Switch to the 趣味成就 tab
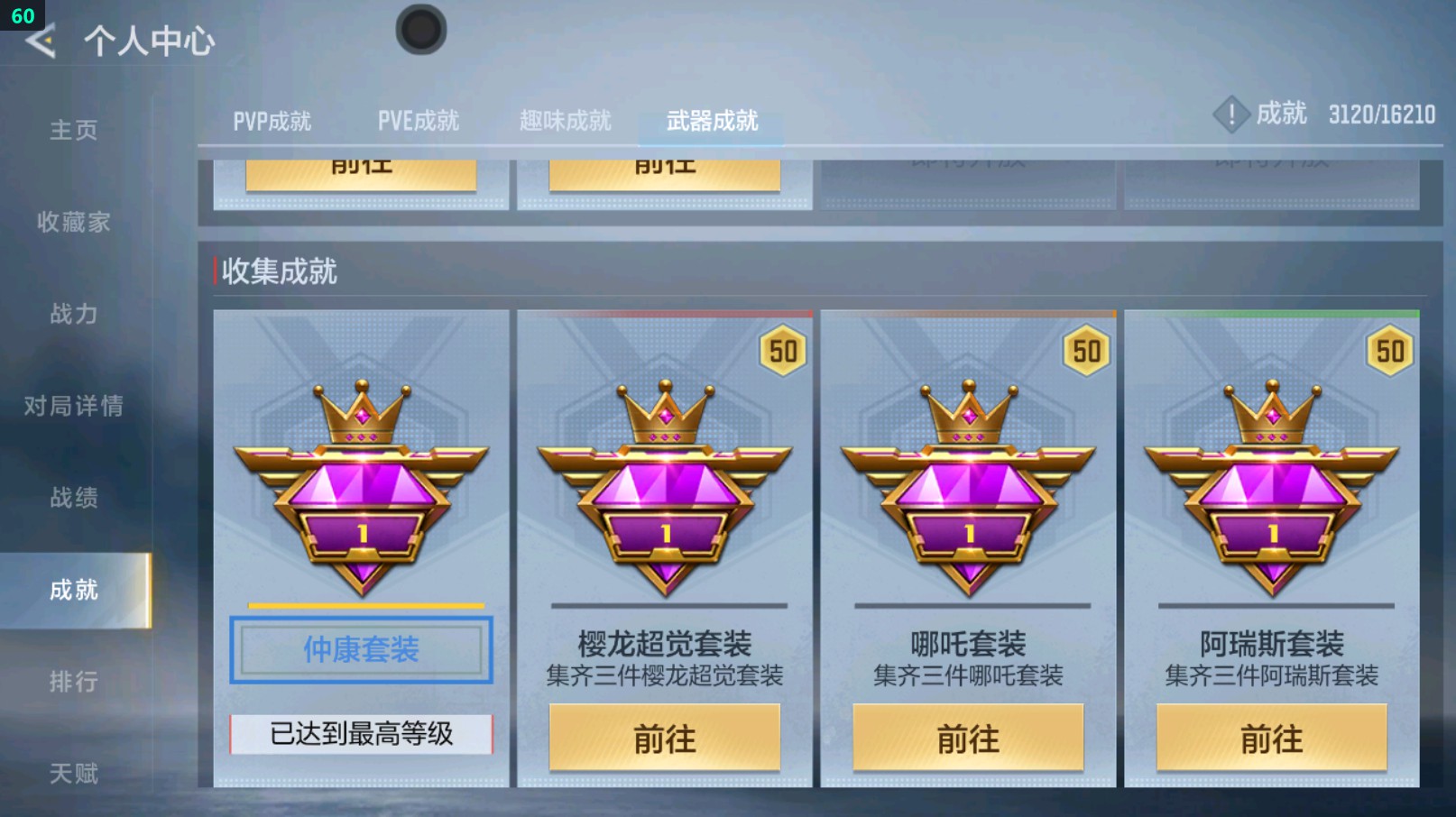The image size is (1456, 817). coord(564,118)
